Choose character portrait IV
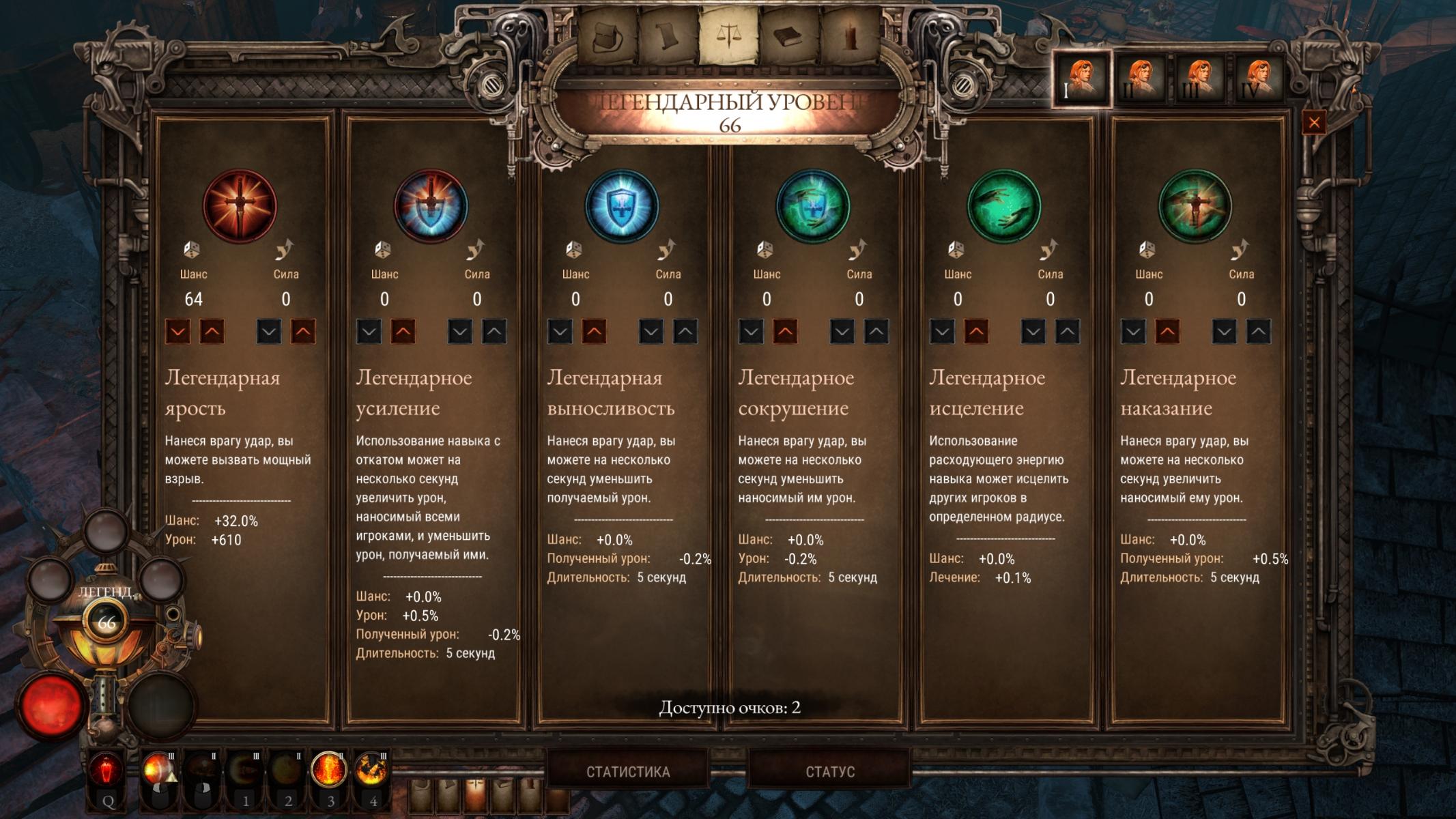1456x819 pixels. [1259, 79]
